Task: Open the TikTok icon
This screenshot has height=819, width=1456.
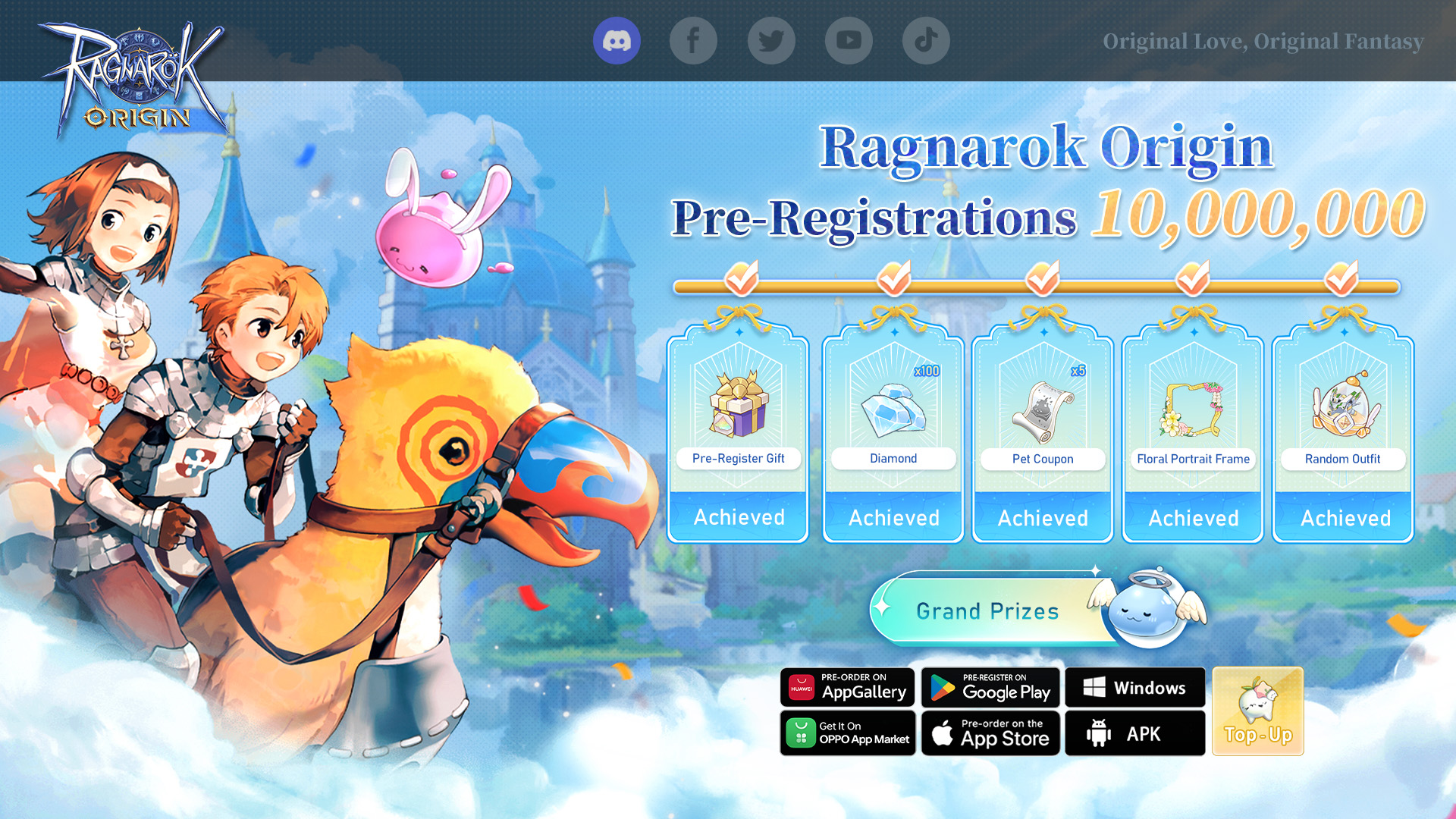Action: pos(926,40)
